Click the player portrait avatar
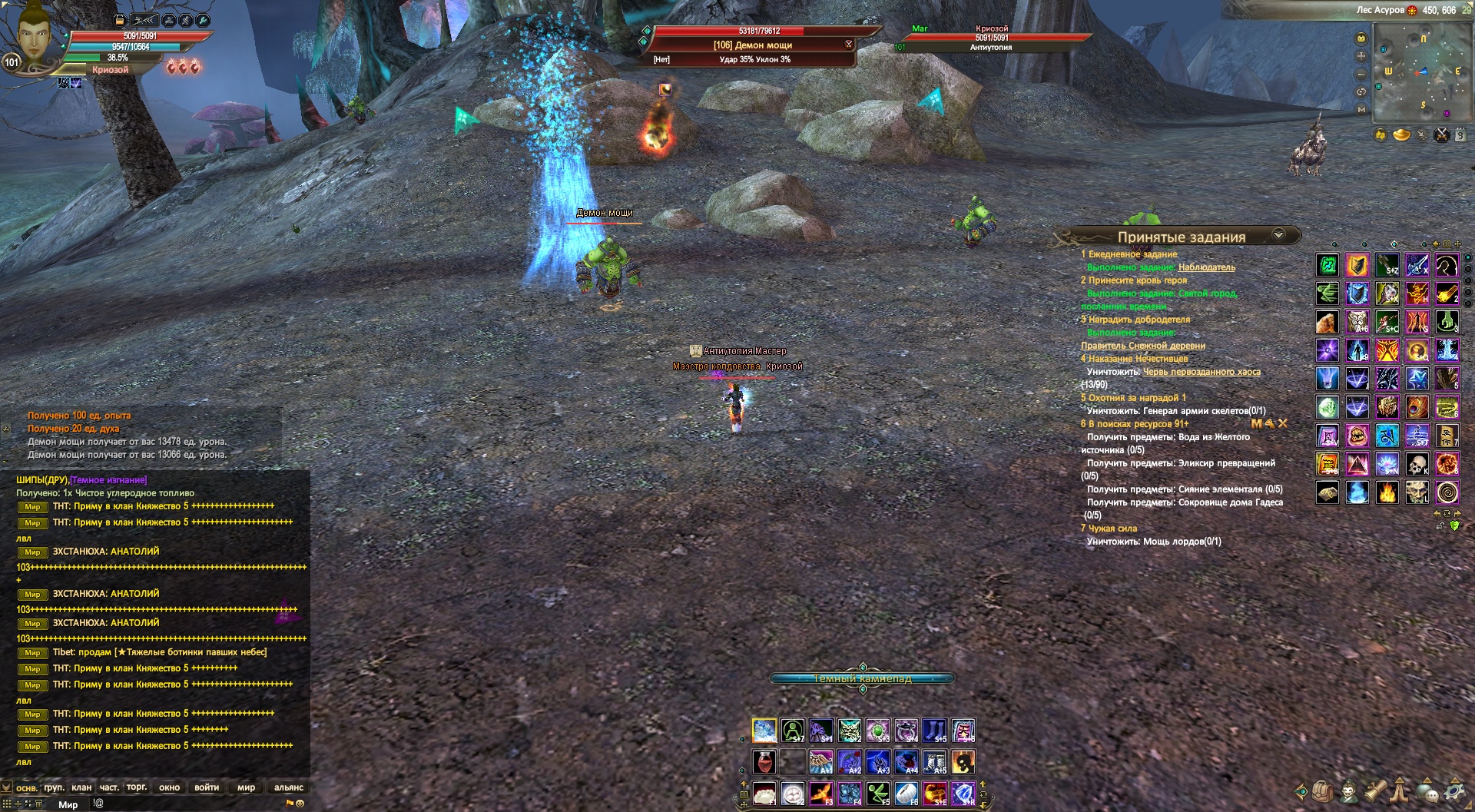Image resolution: width=1475 pixels, height=812 pixels. tap(32, 35)
